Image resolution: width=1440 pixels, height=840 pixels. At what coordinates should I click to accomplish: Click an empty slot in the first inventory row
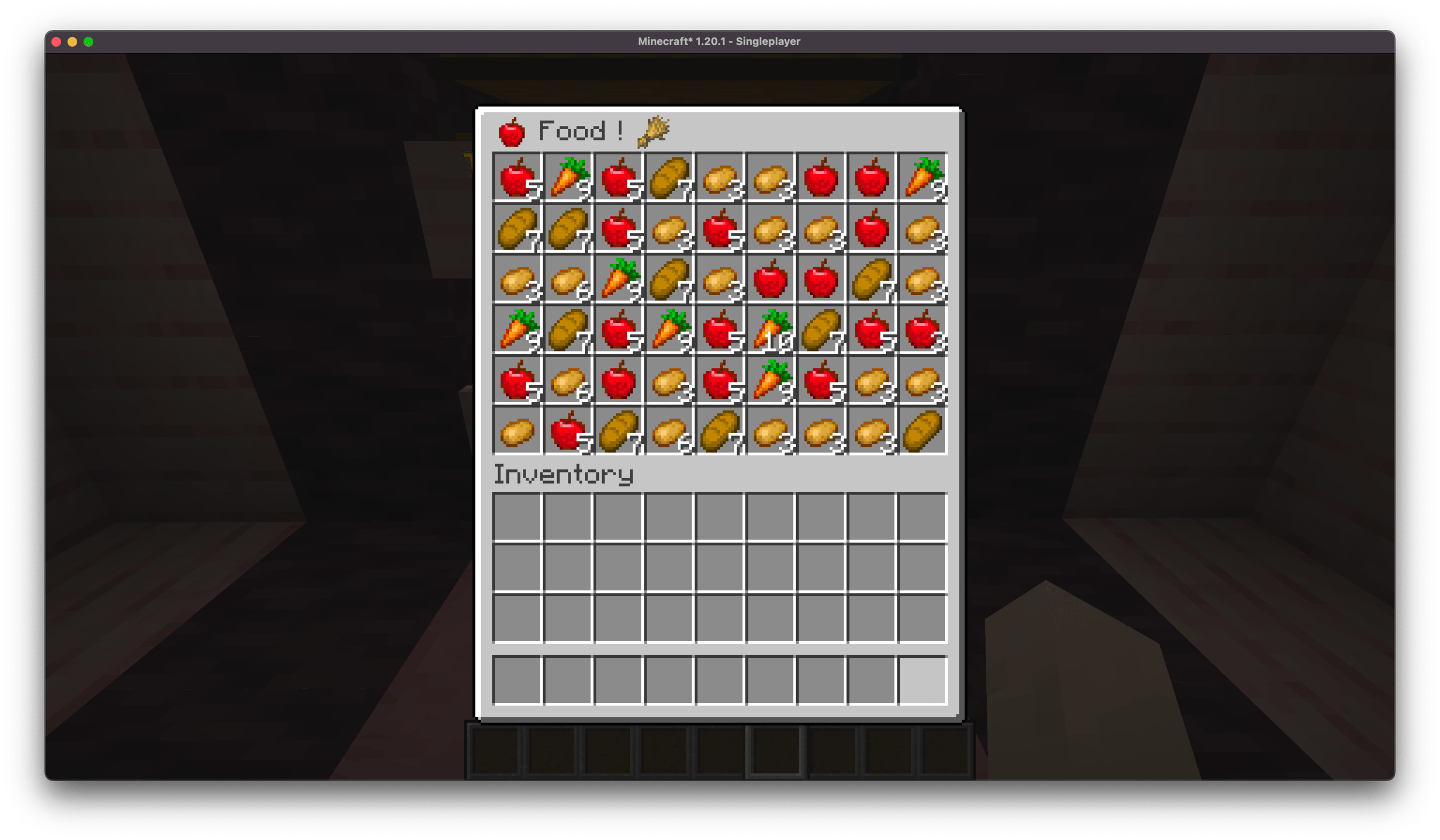[517, 517]
